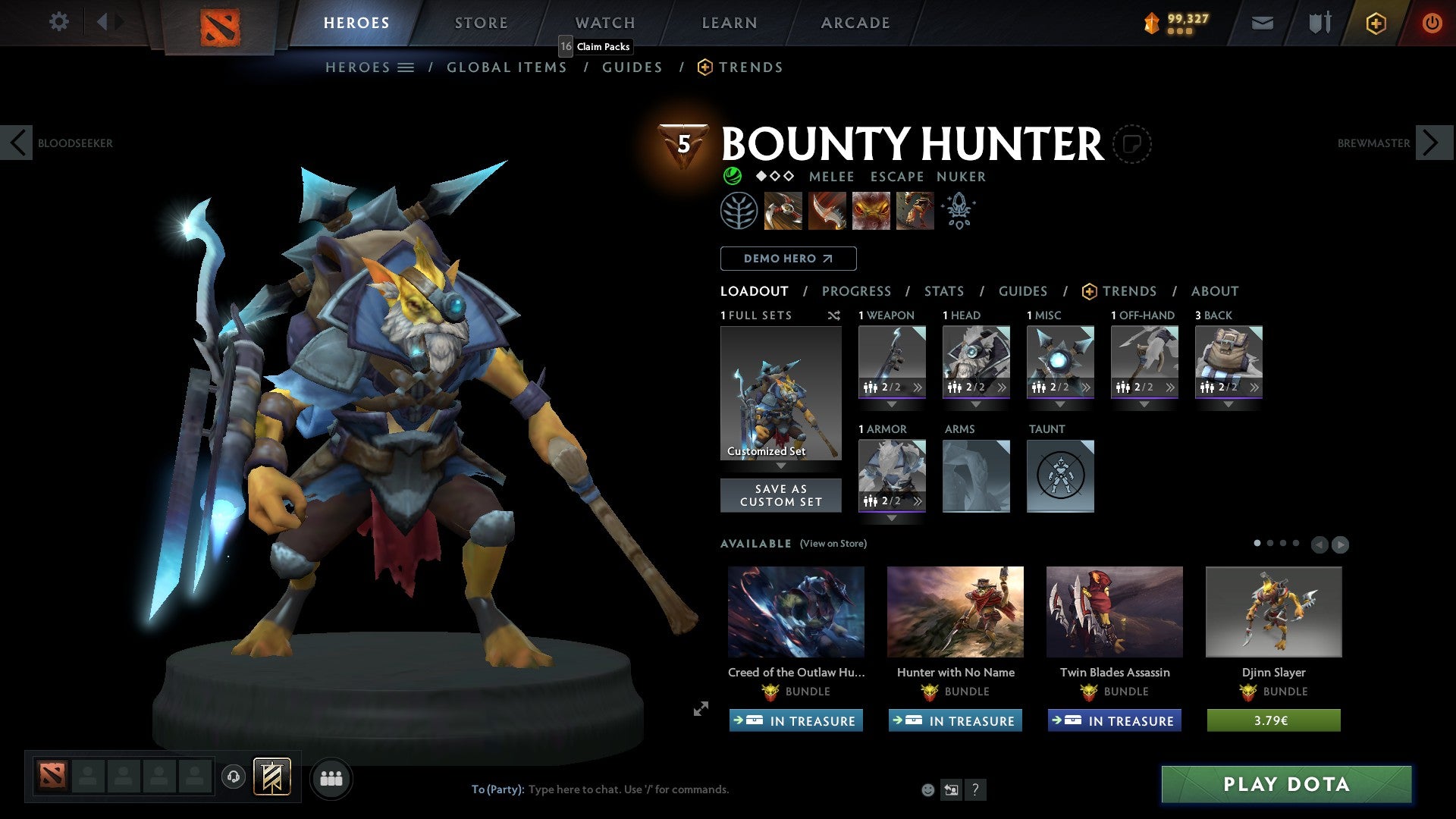The width and height of the screenshot is (1456, 819).
Task: Toggle the emoticon picker in chat
Action: click(x=927, y=789)
